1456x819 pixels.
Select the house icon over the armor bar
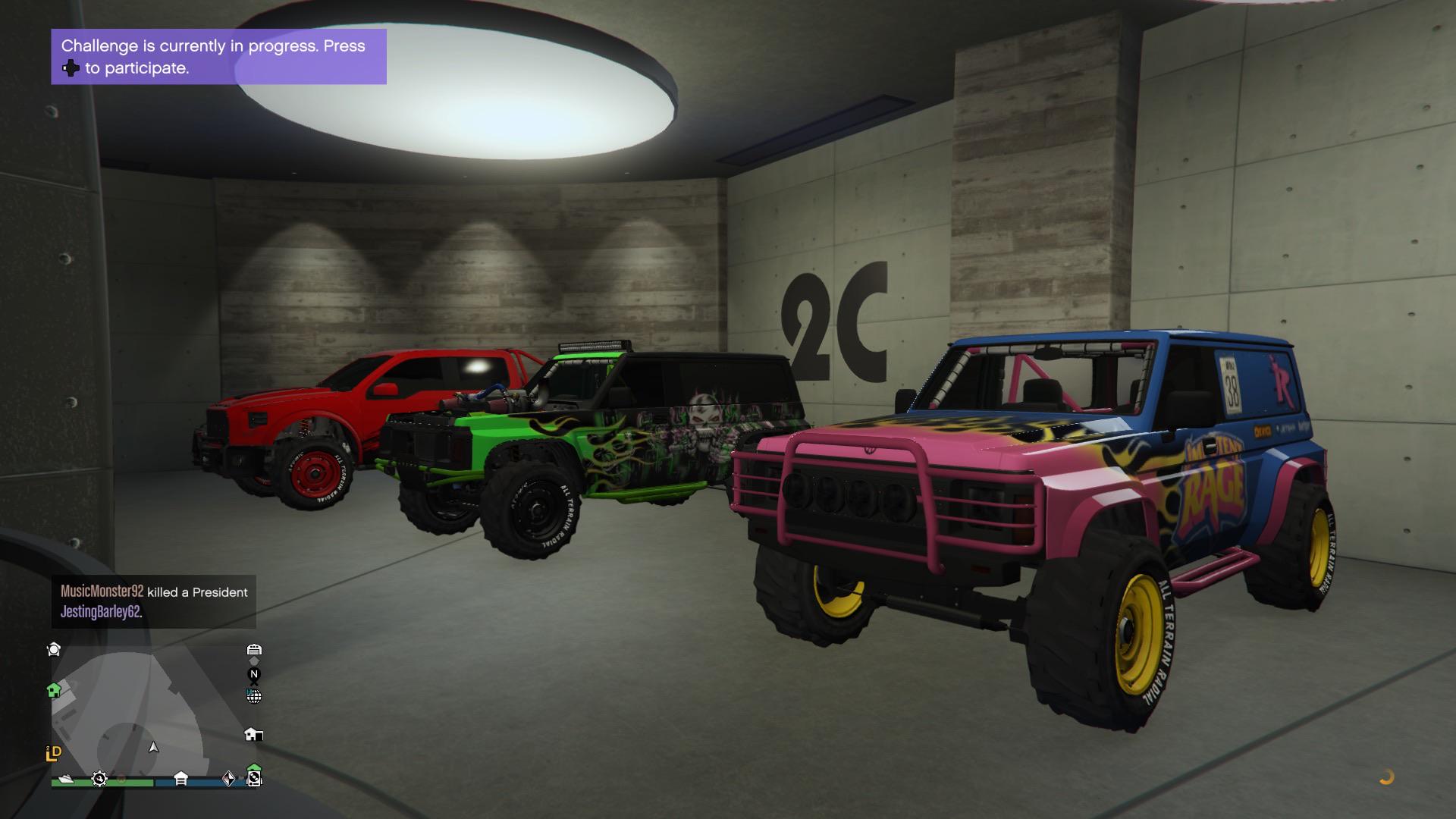tap(181, 777)
